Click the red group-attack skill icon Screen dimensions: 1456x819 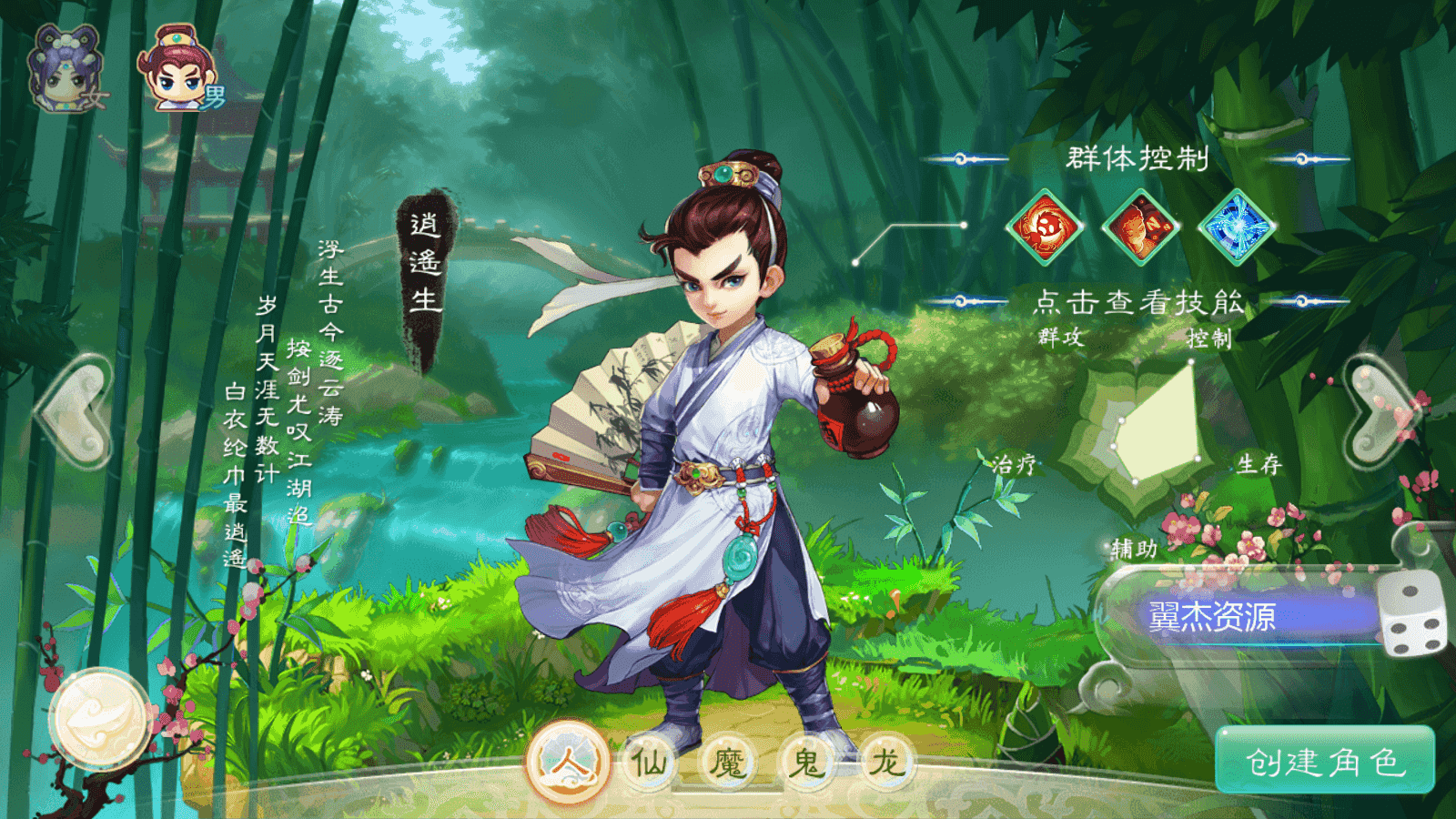coord(1044,227)
